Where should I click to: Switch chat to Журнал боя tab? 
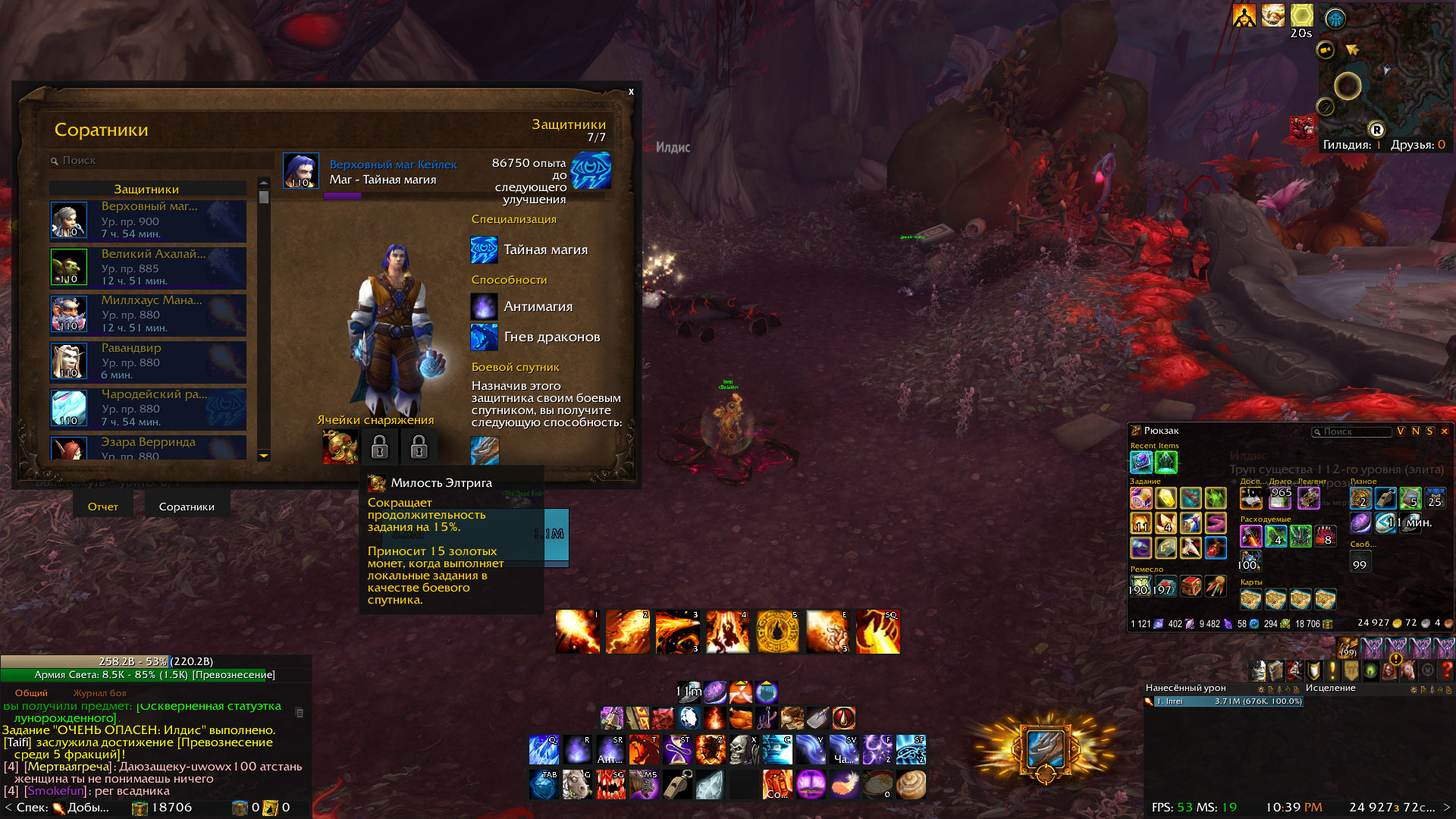coord(99,693)
